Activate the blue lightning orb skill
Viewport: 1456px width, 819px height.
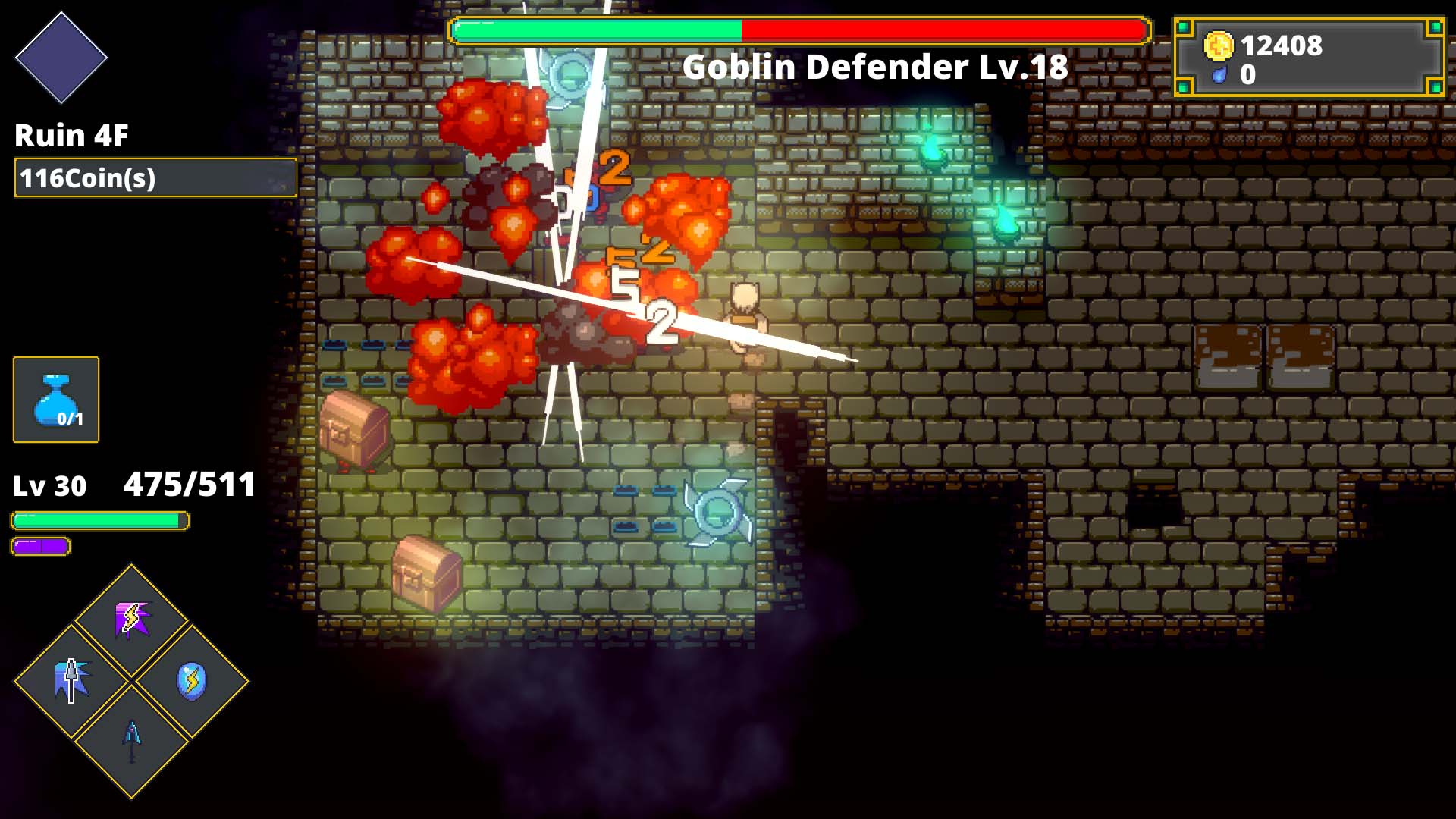(192, 681)
